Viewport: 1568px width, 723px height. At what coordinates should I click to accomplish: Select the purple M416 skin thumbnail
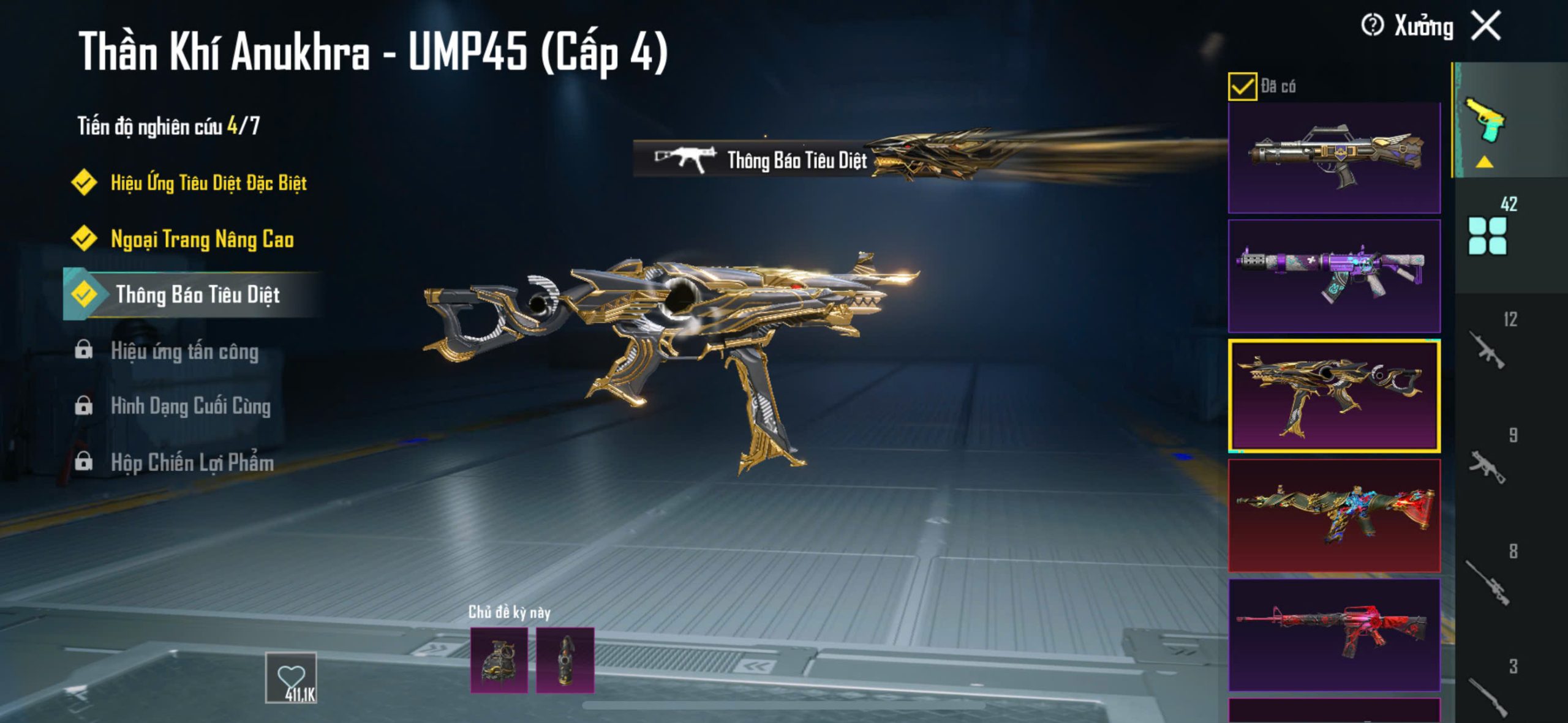(1334, 275)
